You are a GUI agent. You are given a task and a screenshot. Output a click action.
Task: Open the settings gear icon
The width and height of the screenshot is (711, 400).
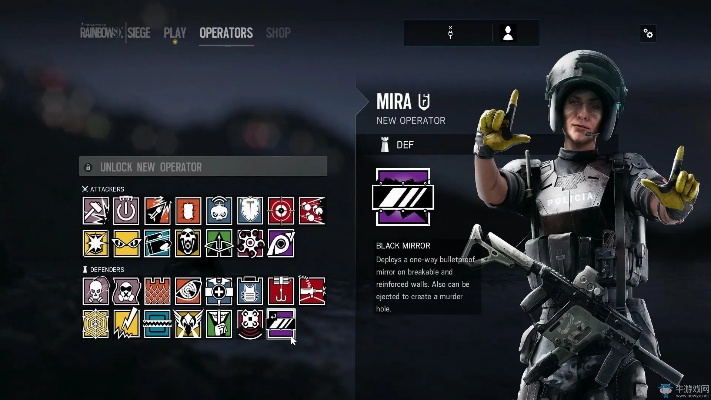[648, 33]
